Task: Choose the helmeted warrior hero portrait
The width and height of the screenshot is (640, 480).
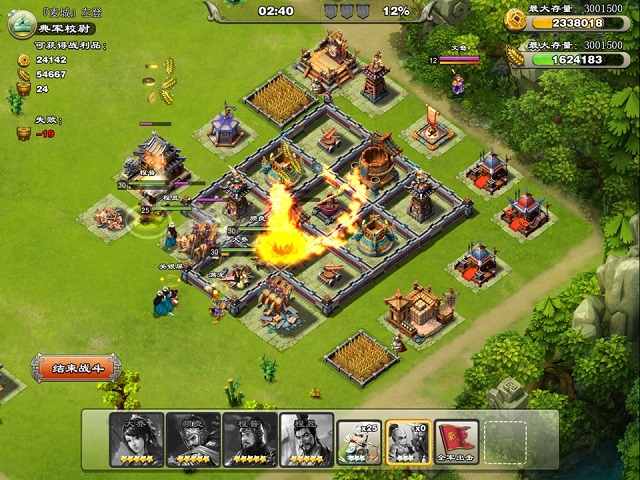Action: point(193,439)
